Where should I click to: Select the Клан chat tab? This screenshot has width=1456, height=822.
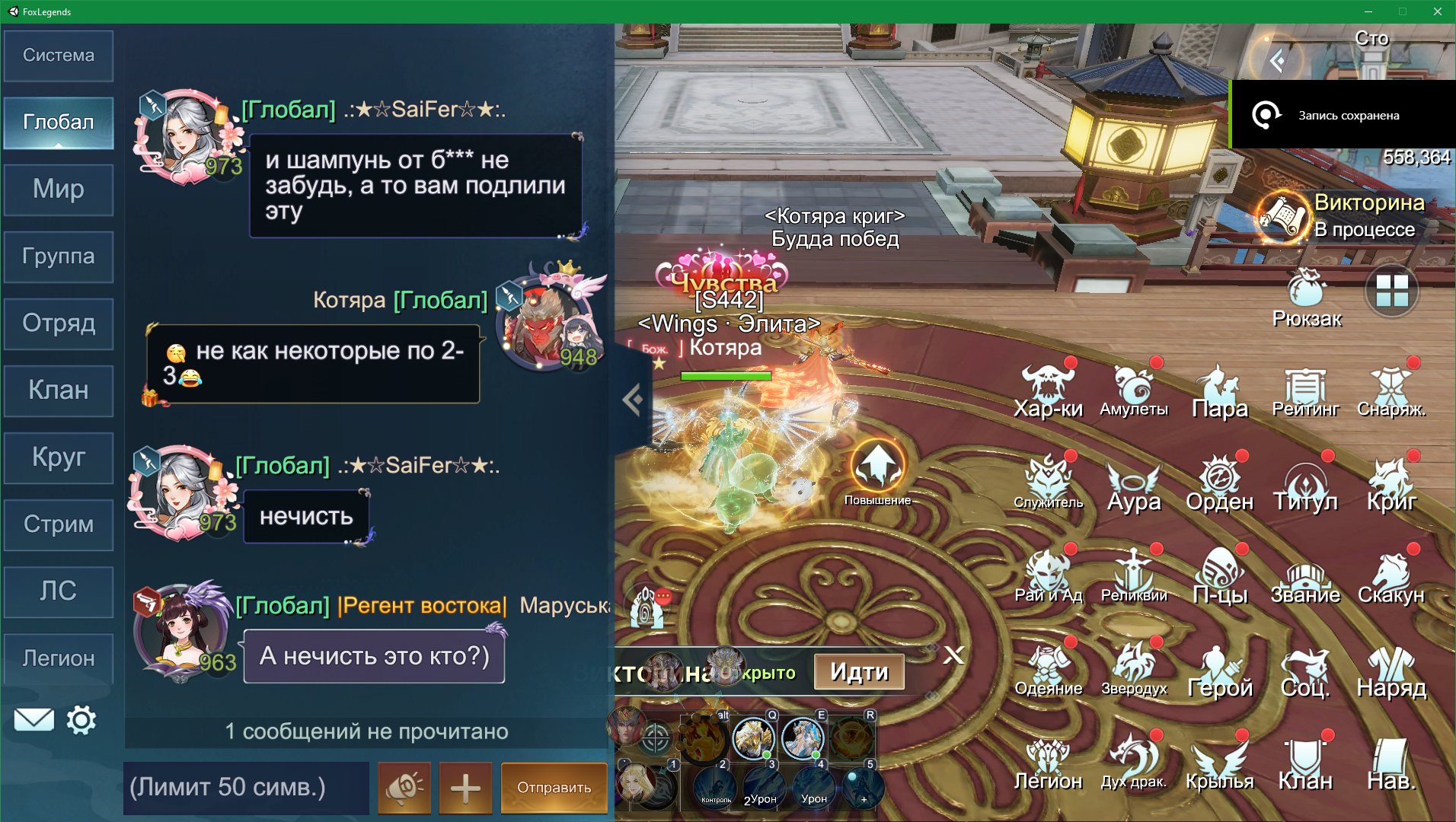click(x=59, y=390)
